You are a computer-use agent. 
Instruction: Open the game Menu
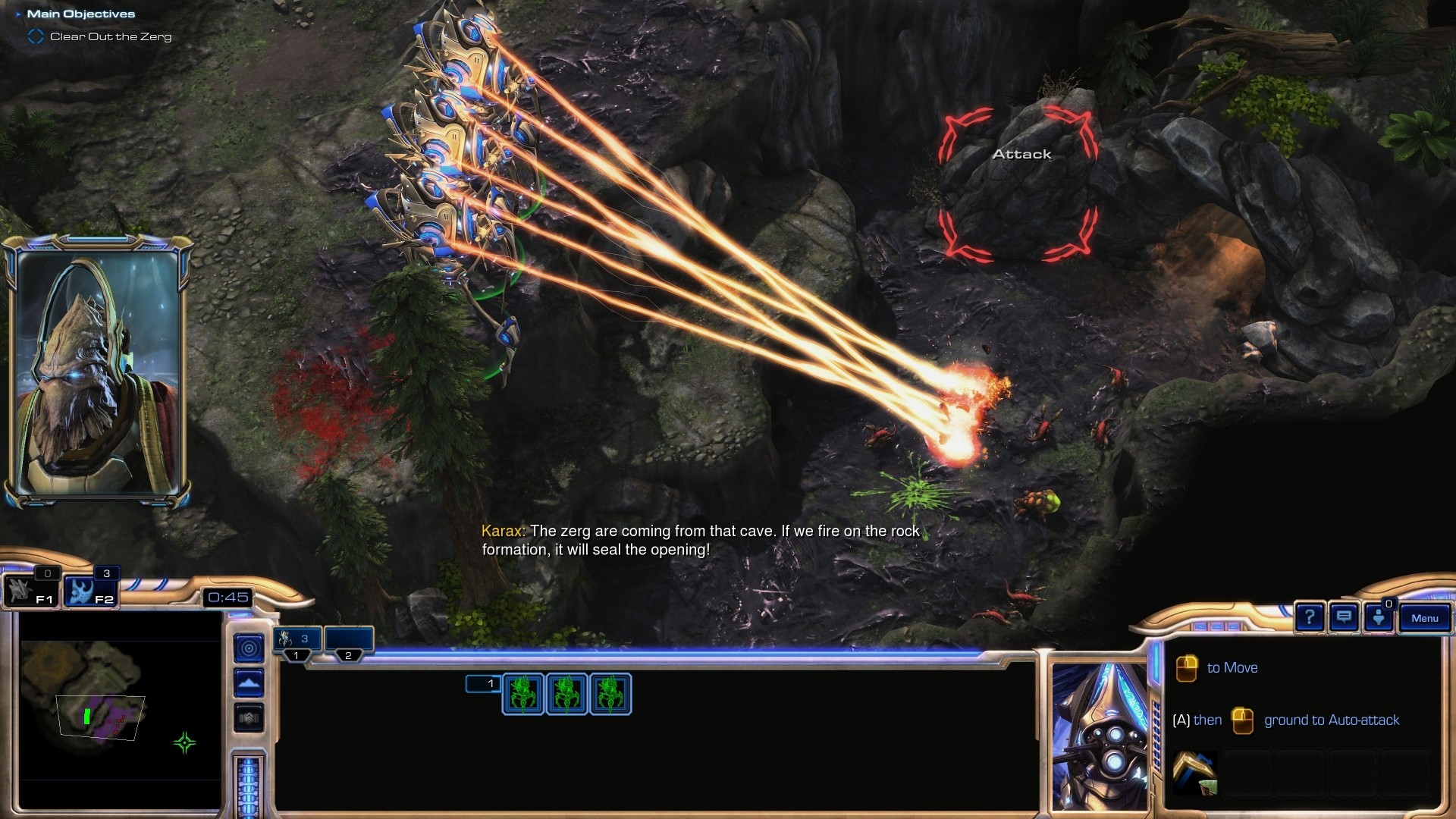click(1424, 618)
